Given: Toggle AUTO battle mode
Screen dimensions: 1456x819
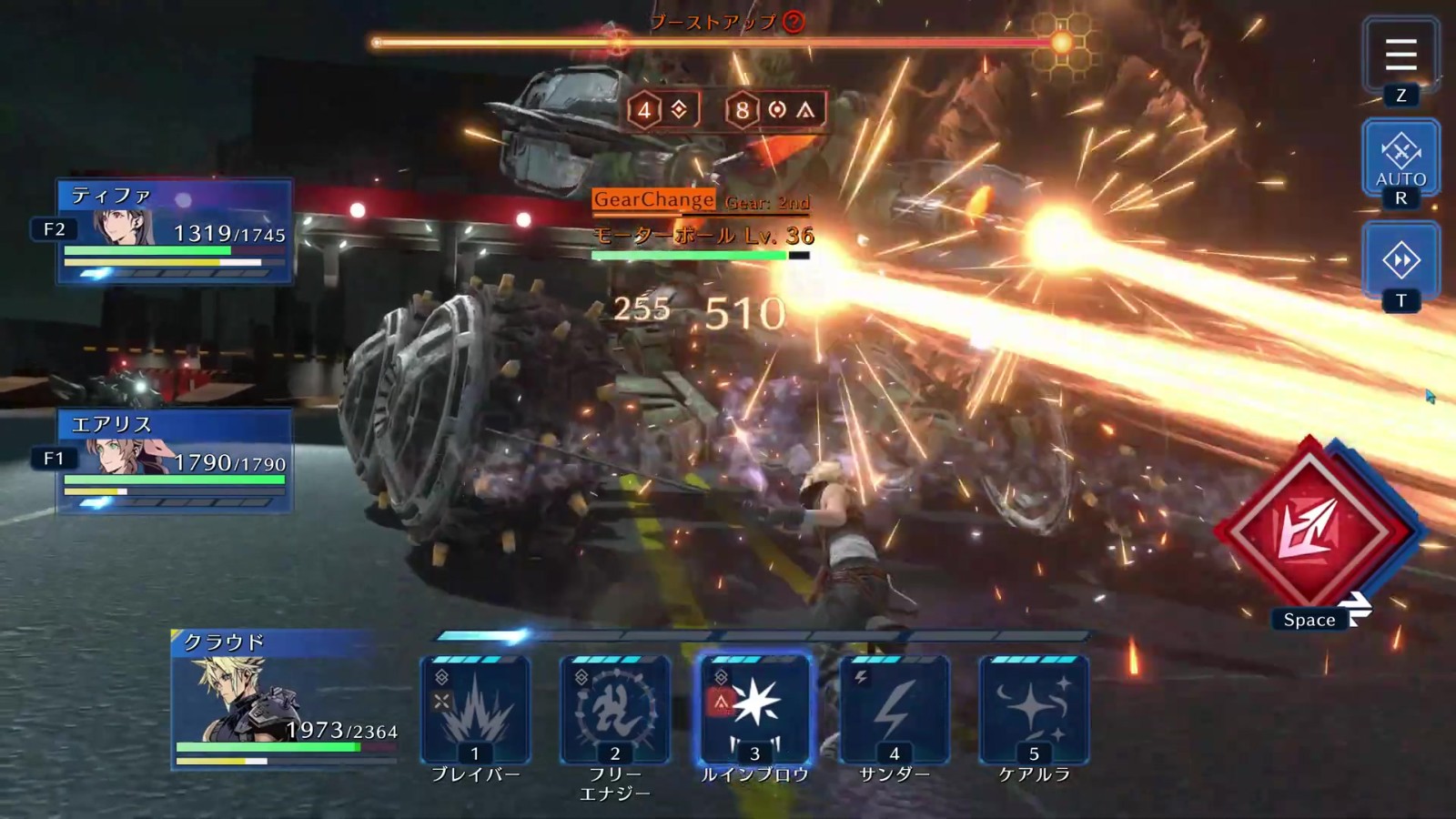Looking at the screenshot, I should [1400, 157].
